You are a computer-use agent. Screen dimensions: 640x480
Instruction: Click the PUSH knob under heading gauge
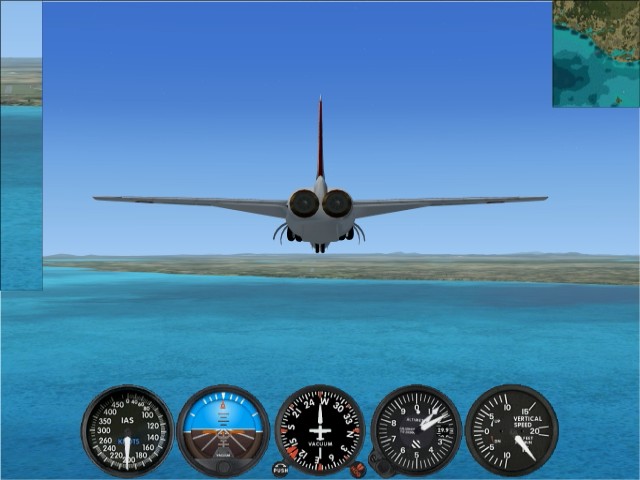click(280, 468)
